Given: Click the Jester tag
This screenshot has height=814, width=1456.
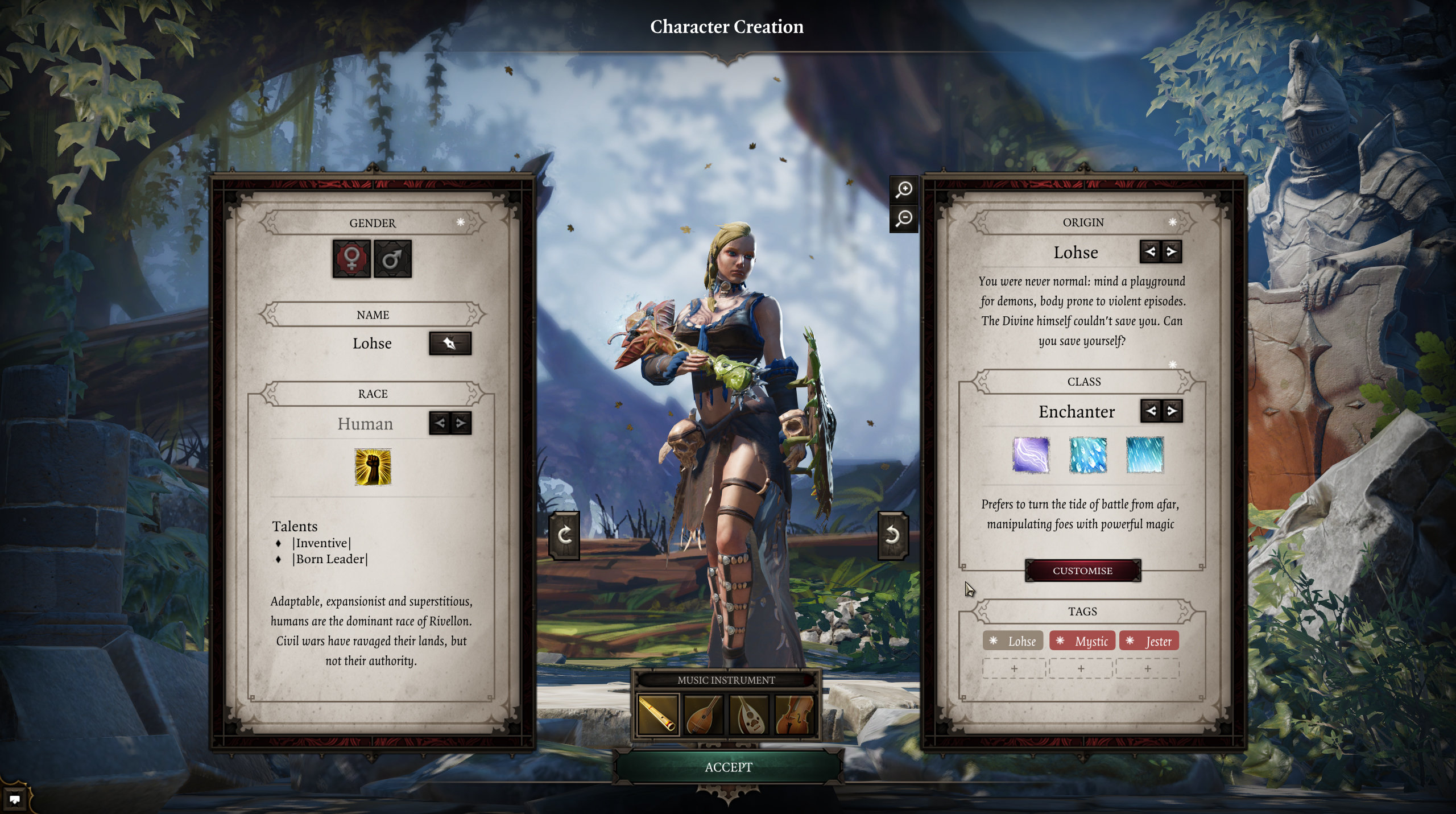Looking at the screenshot, I should [1149, 641].
